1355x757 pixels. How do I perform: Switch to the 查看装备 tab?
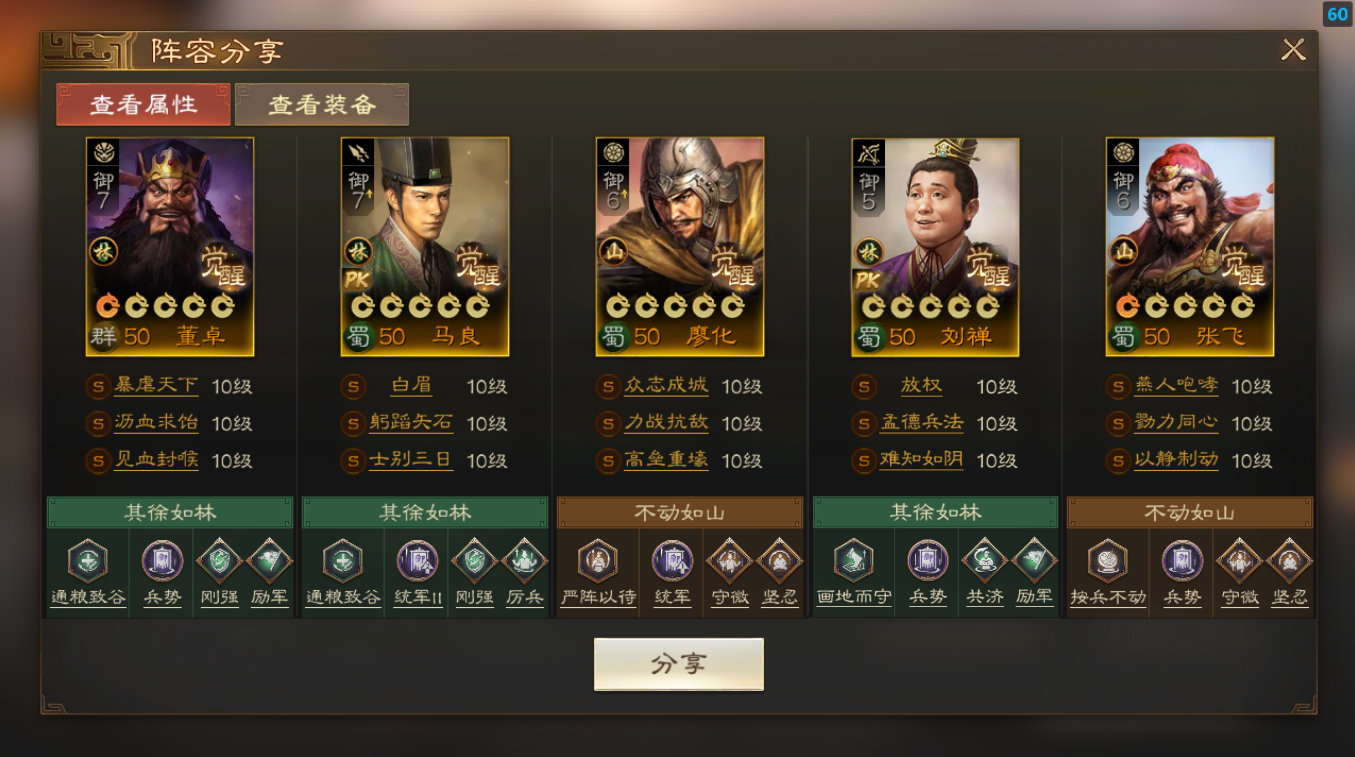[322, 104]
